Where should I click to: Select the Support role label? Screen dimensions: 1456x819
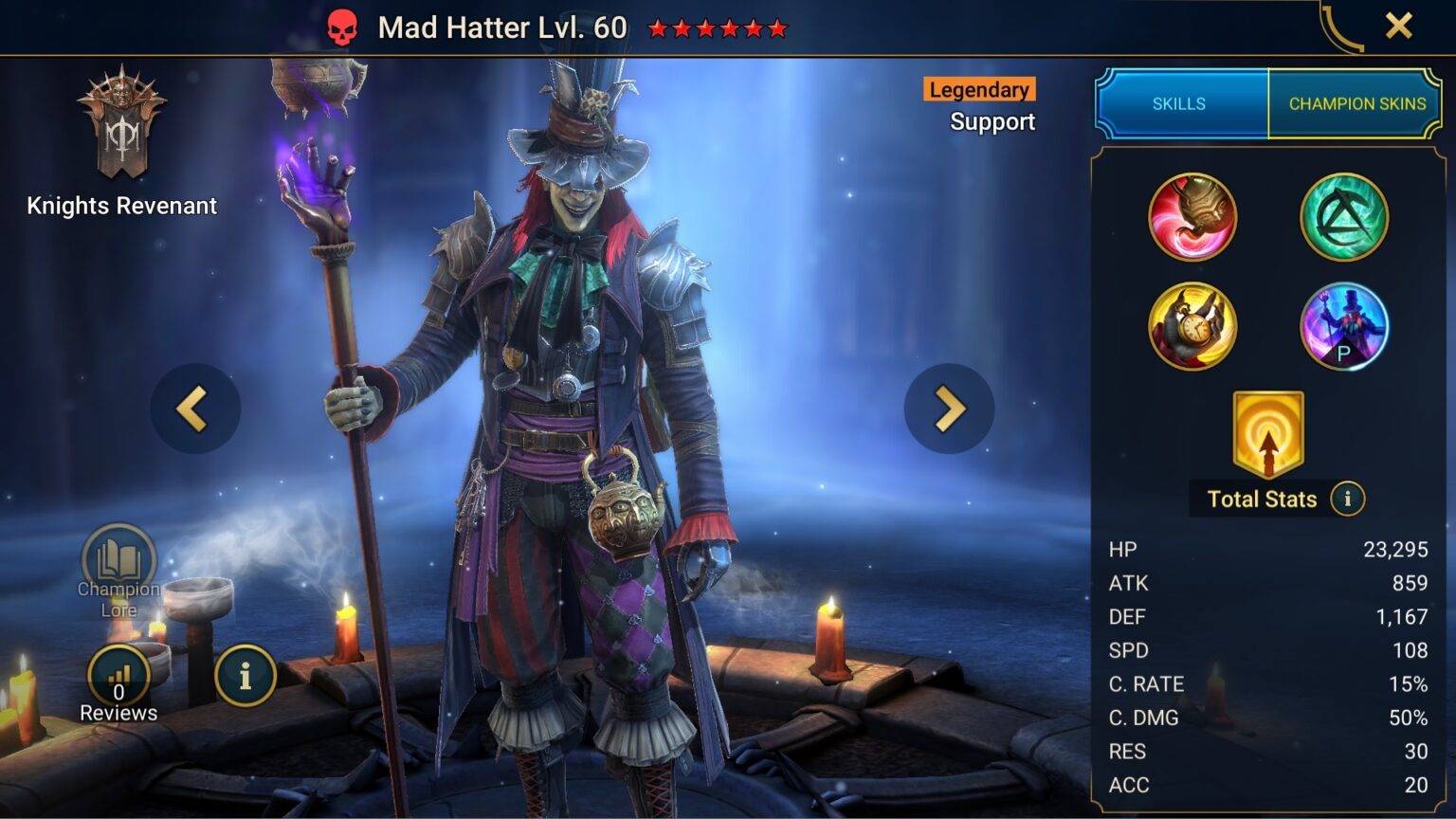(x=992, y=121)
